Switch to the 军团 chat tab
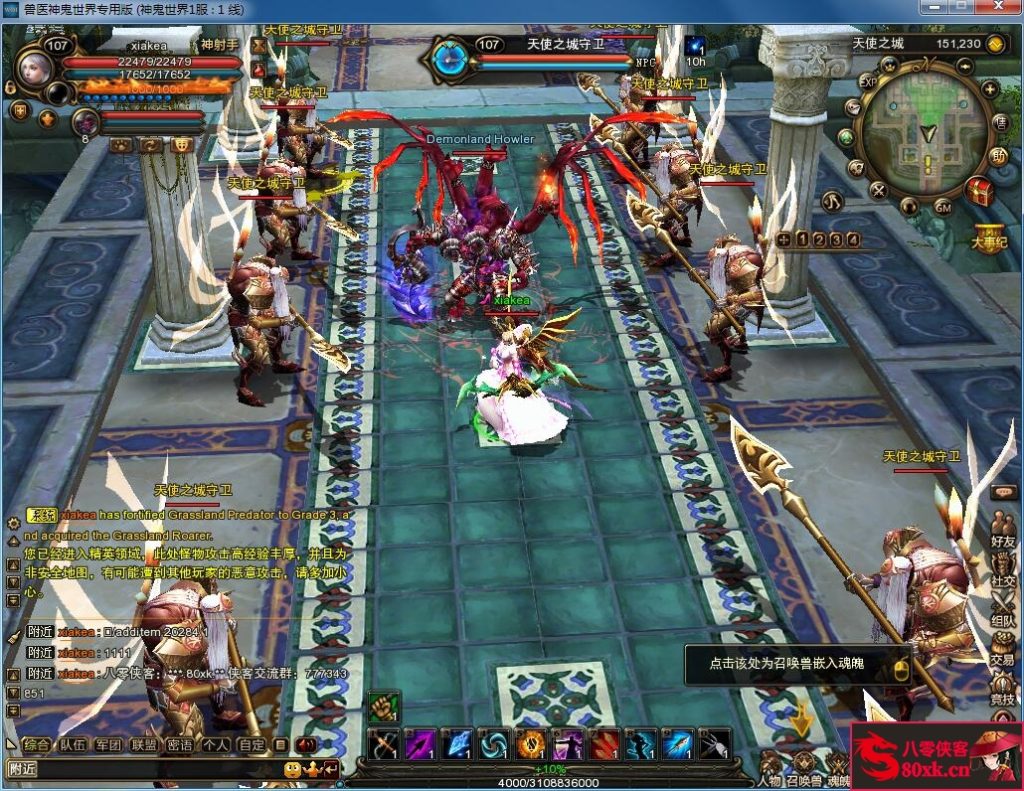 [107, 745]
